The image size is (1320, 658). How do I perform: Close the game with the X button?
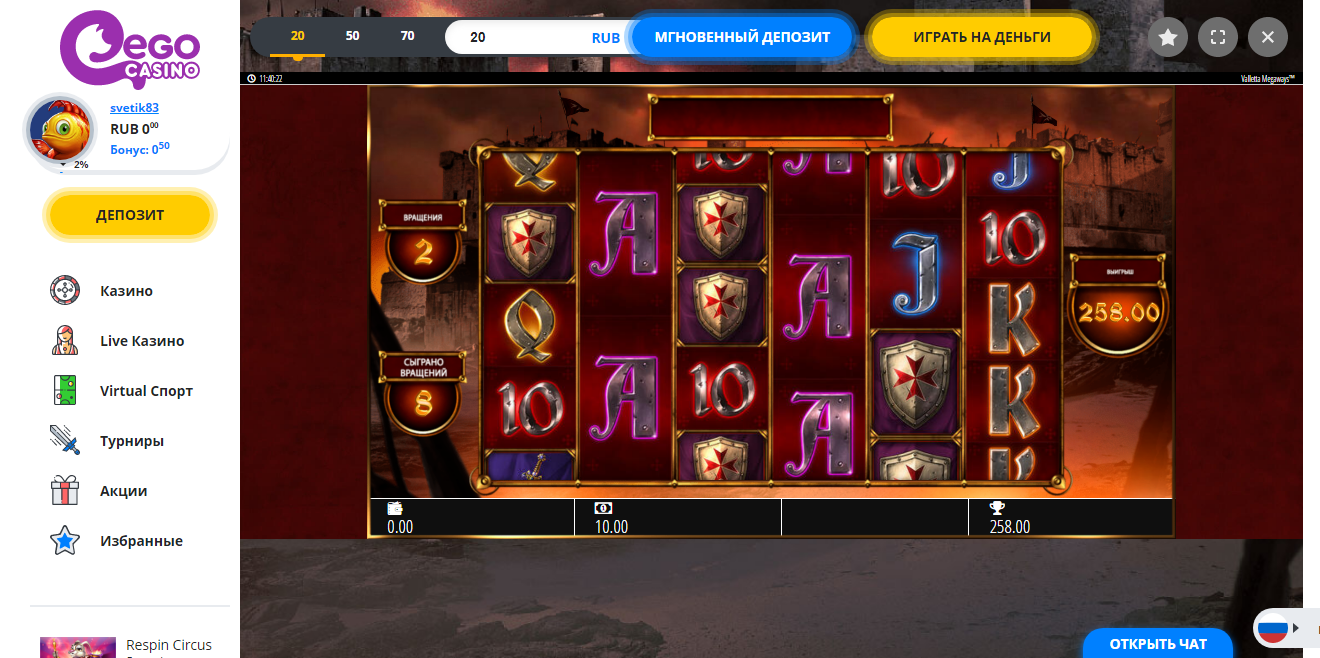pos(1267,38)
